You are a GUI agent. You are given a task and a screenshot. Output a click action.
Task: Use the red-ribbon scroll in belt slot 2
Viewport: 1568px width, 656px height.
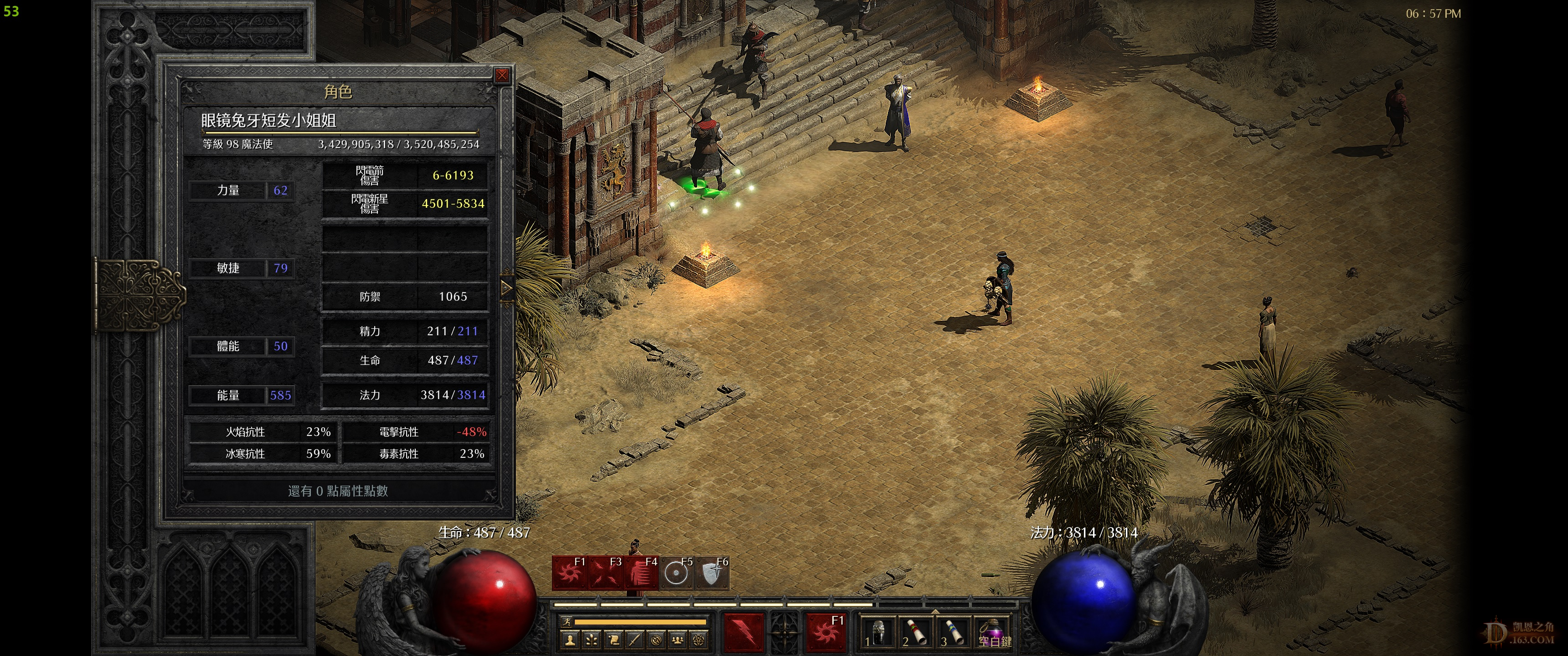point(916,633)
